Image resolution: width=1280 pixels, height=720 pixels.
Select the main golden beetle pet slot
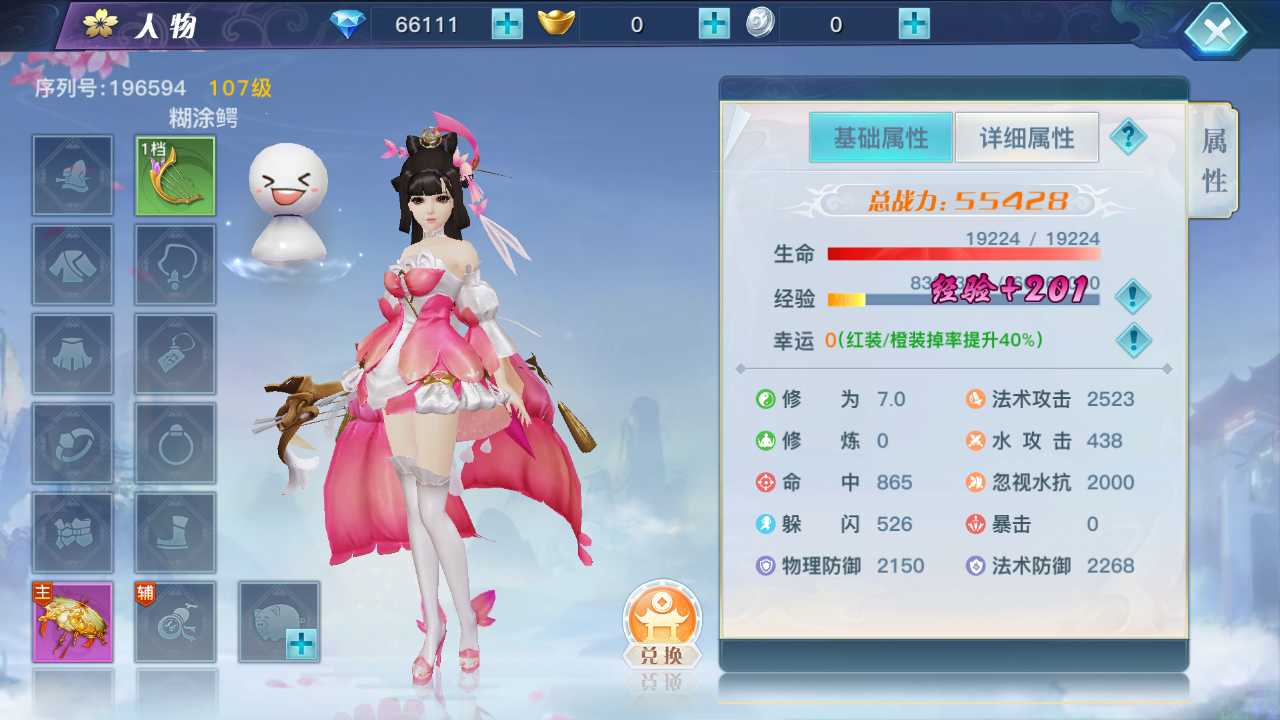[x=72, y=621]
